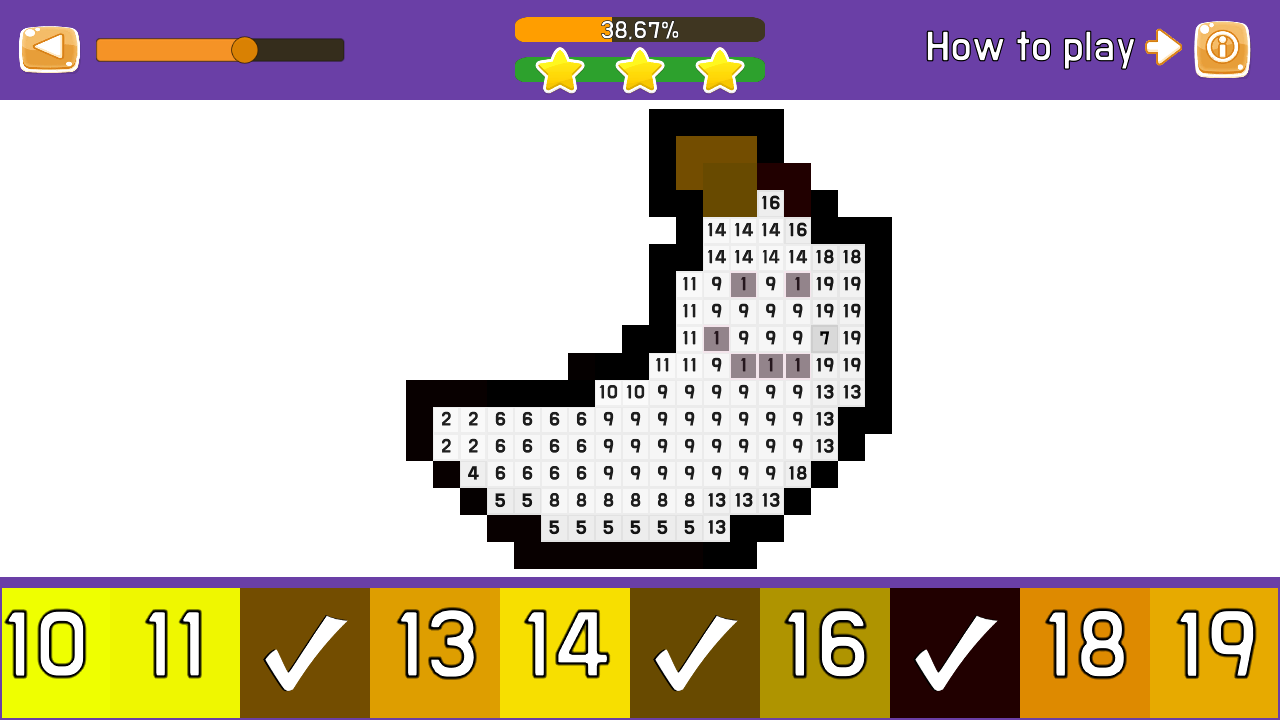Click the back arrow button top left

click(x=49, y=47)
